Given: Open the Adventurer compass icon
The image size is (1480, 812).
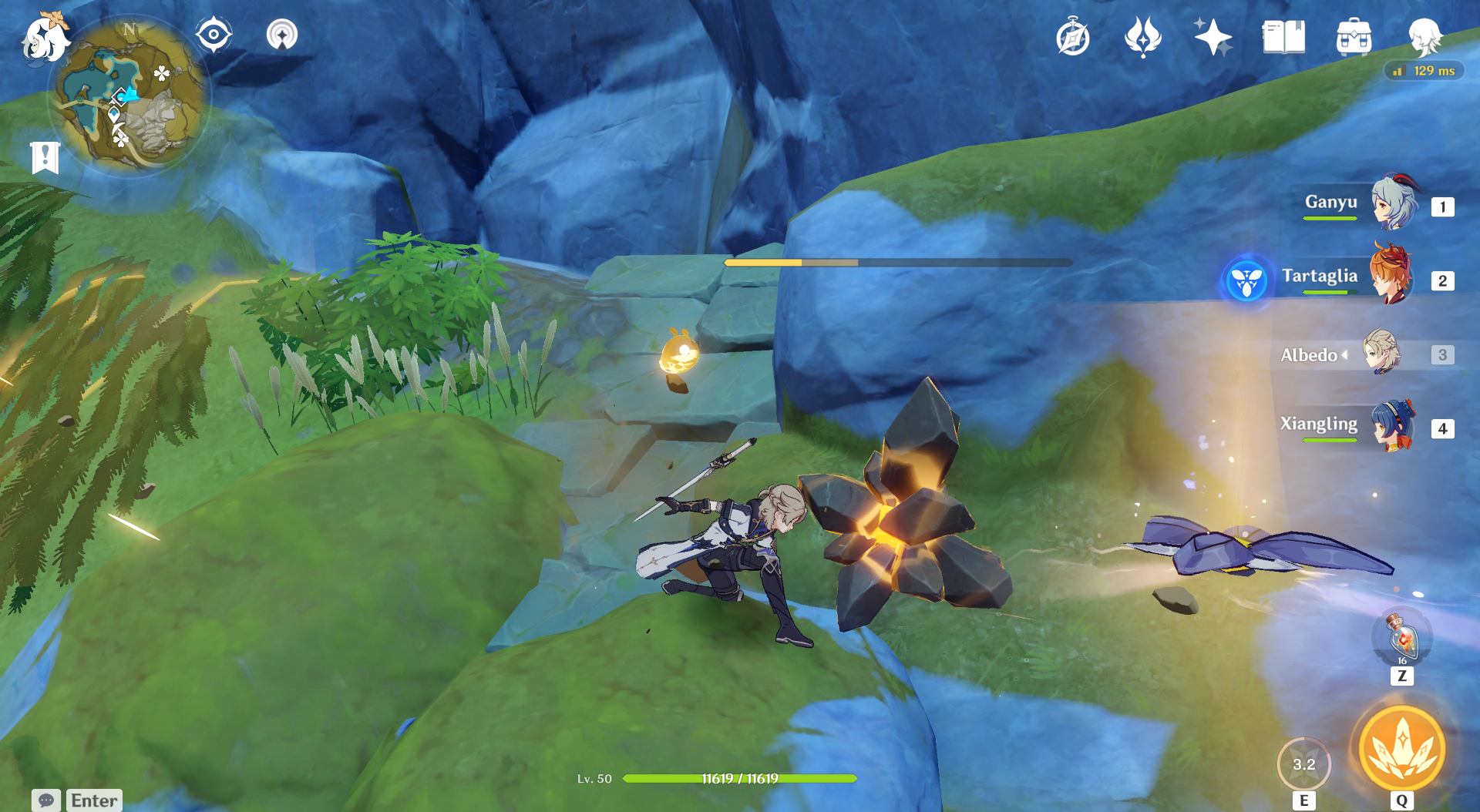Looking at the screenshot, I should pyautogui.click(x=1073, y=38).
